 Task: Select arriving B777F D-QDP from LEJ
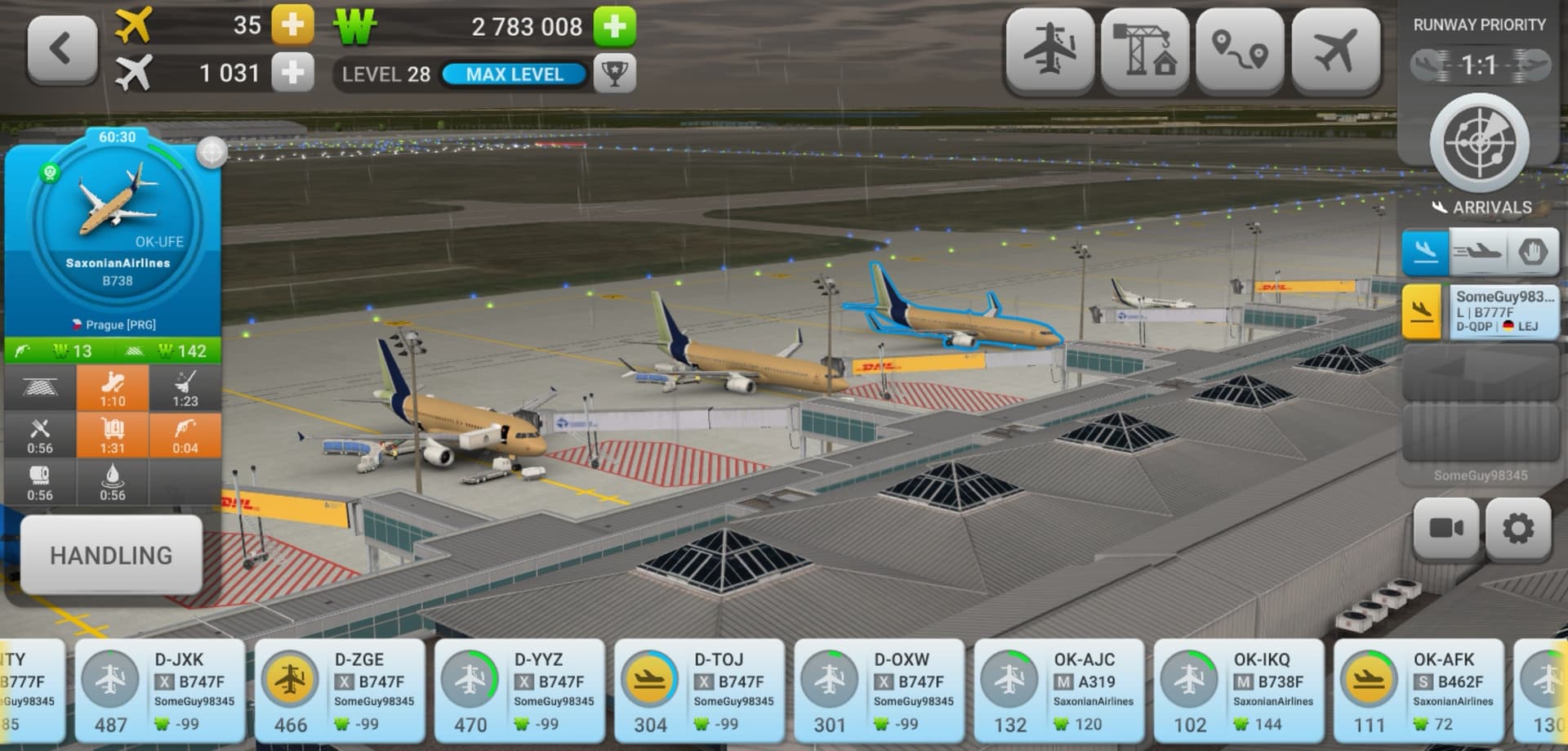pos(1479,311)
